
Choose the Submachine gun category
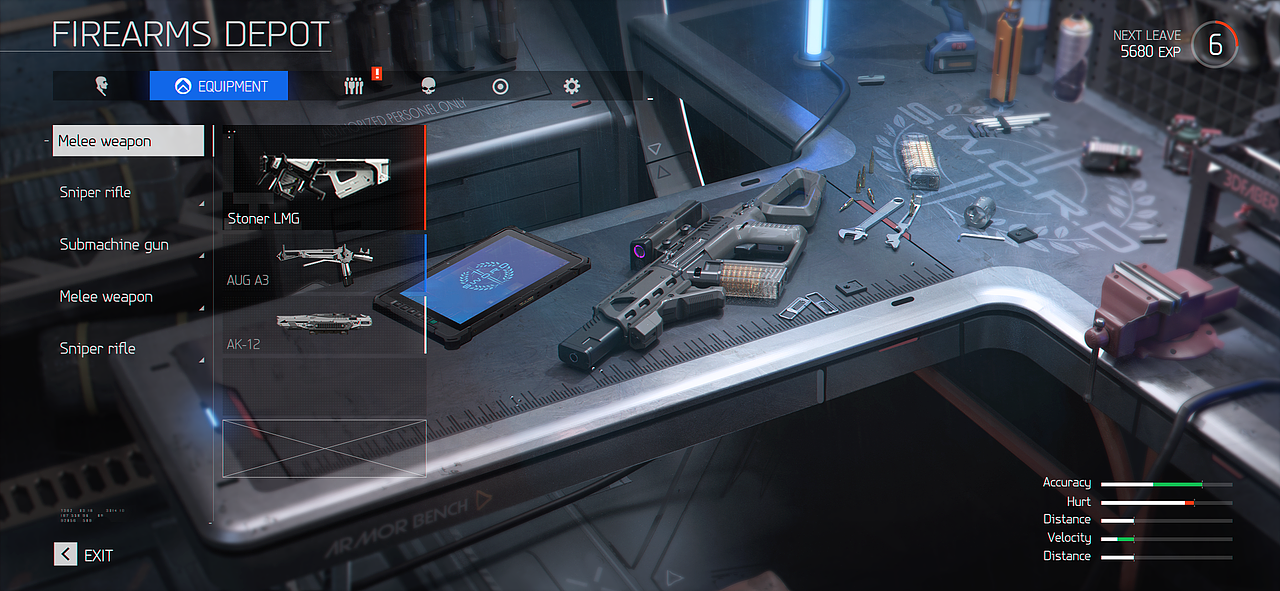(x=113, y=245)
